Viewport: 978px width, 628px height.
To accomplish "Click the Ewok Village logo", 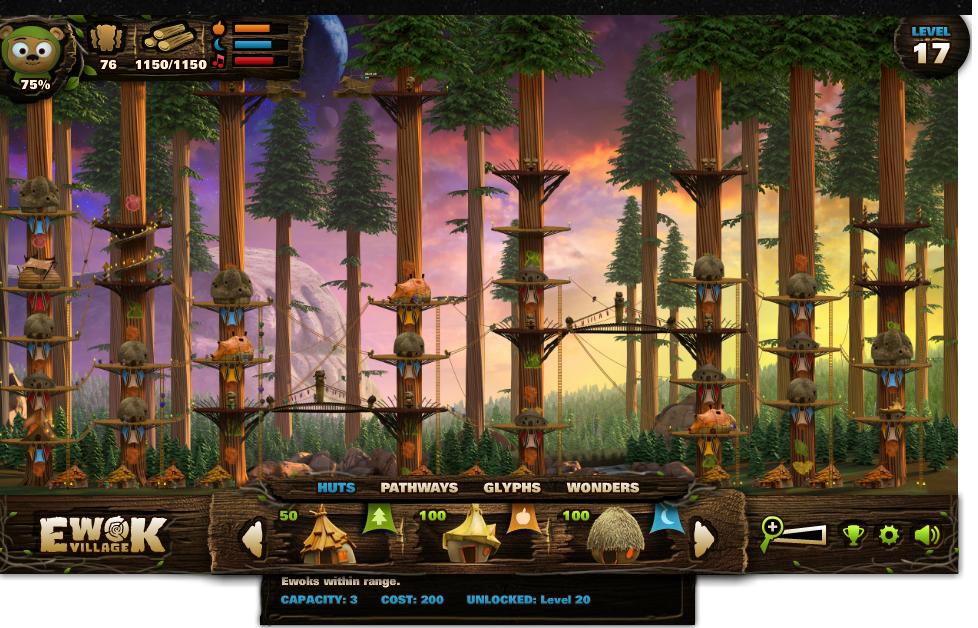I will pos(102,535).
